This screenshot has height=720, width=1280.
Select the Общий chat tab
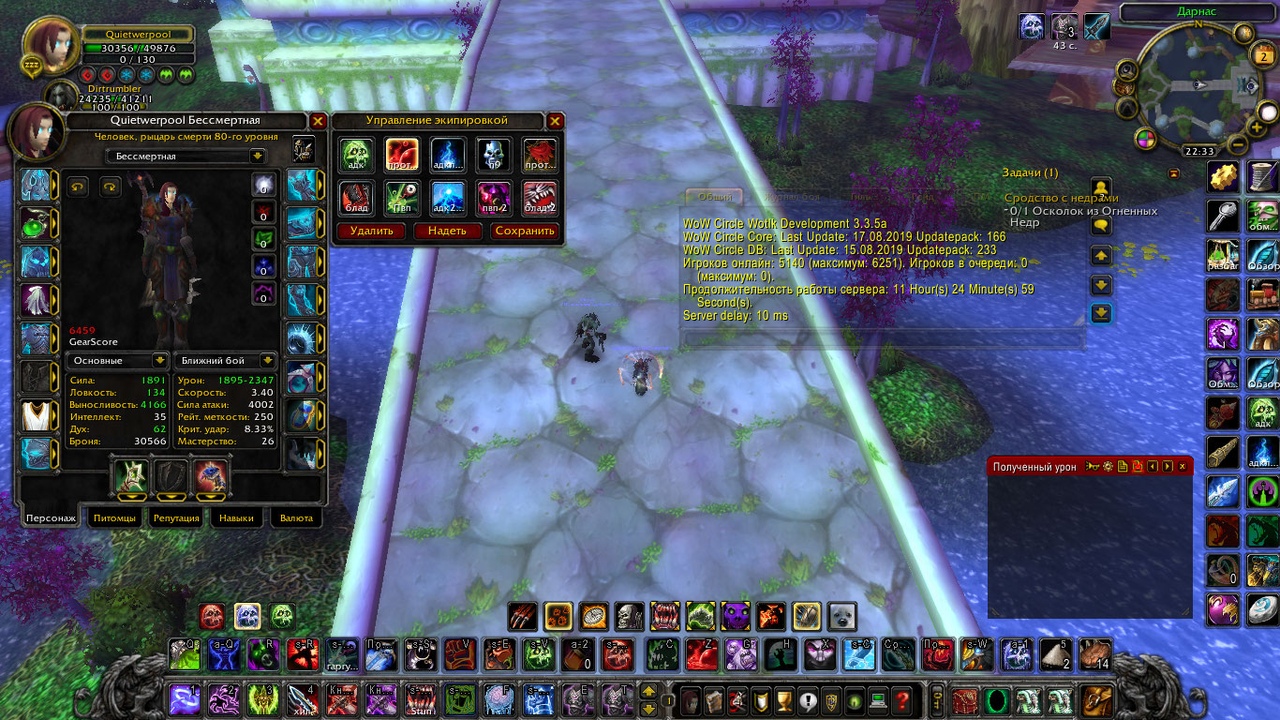714,197
